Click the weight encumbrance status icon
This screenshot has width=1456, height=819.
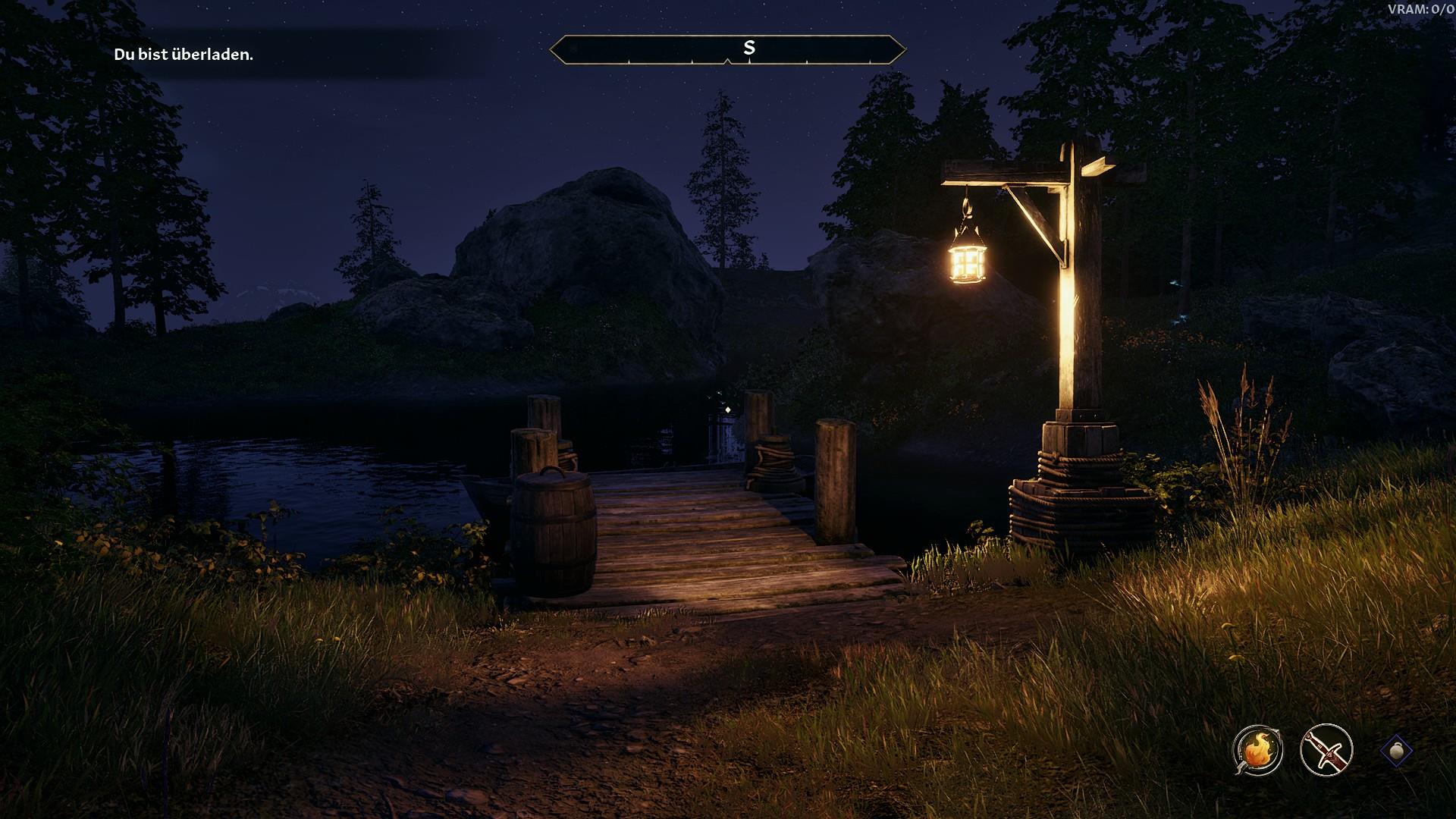pos(1396,751)
